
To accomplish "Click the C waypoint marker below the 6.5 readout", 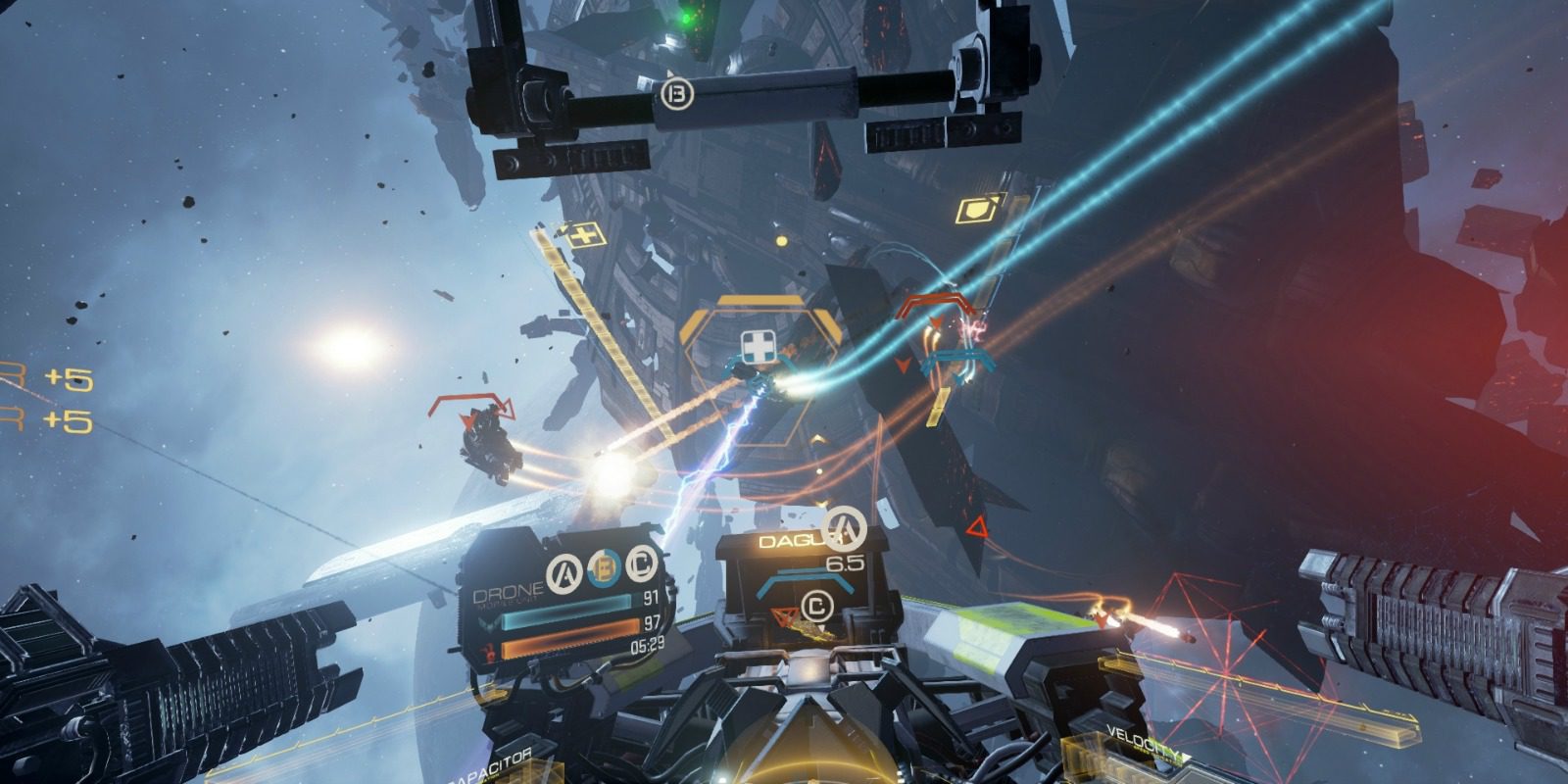I will click(816, 605).
